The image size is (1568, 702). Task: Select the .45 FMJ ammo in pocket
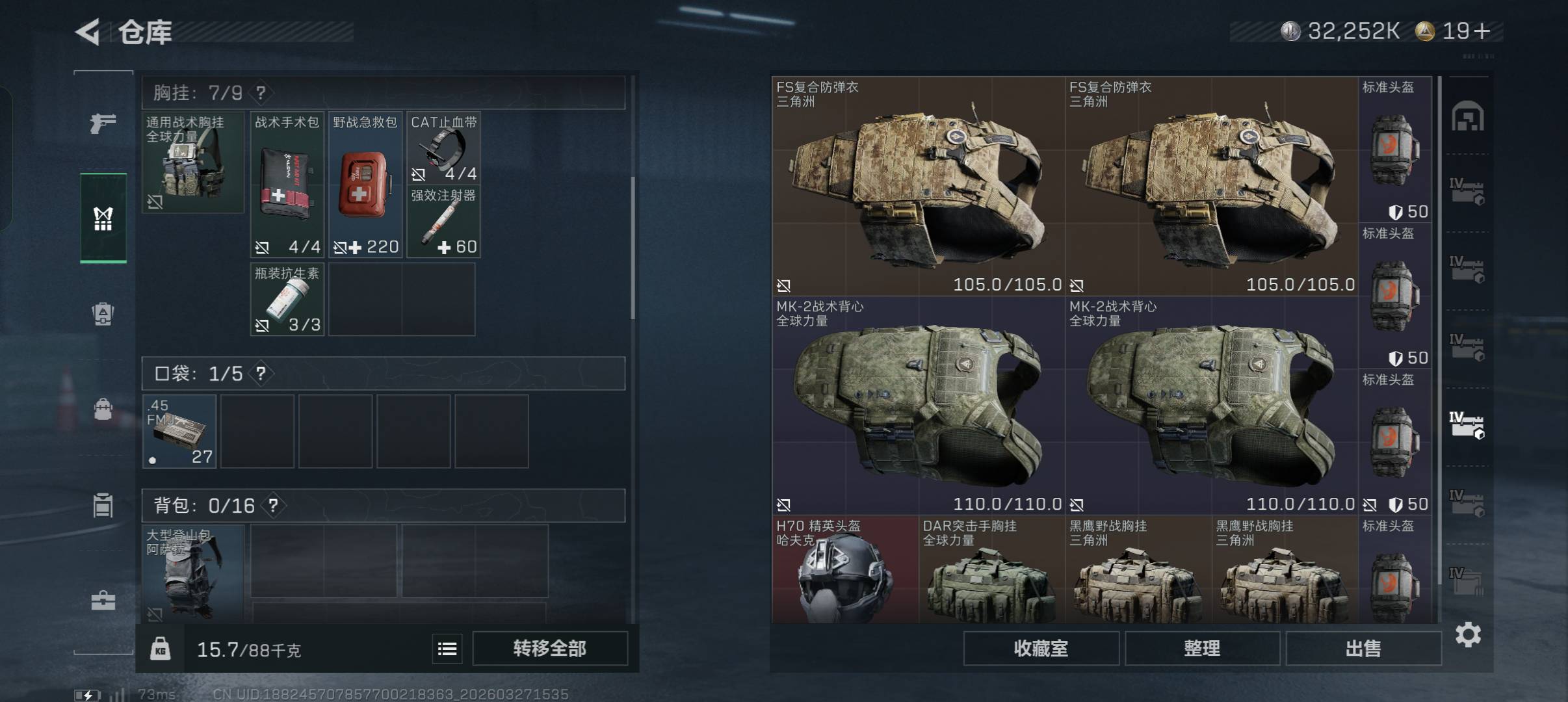pyautogui.click(x=179, y=432)
